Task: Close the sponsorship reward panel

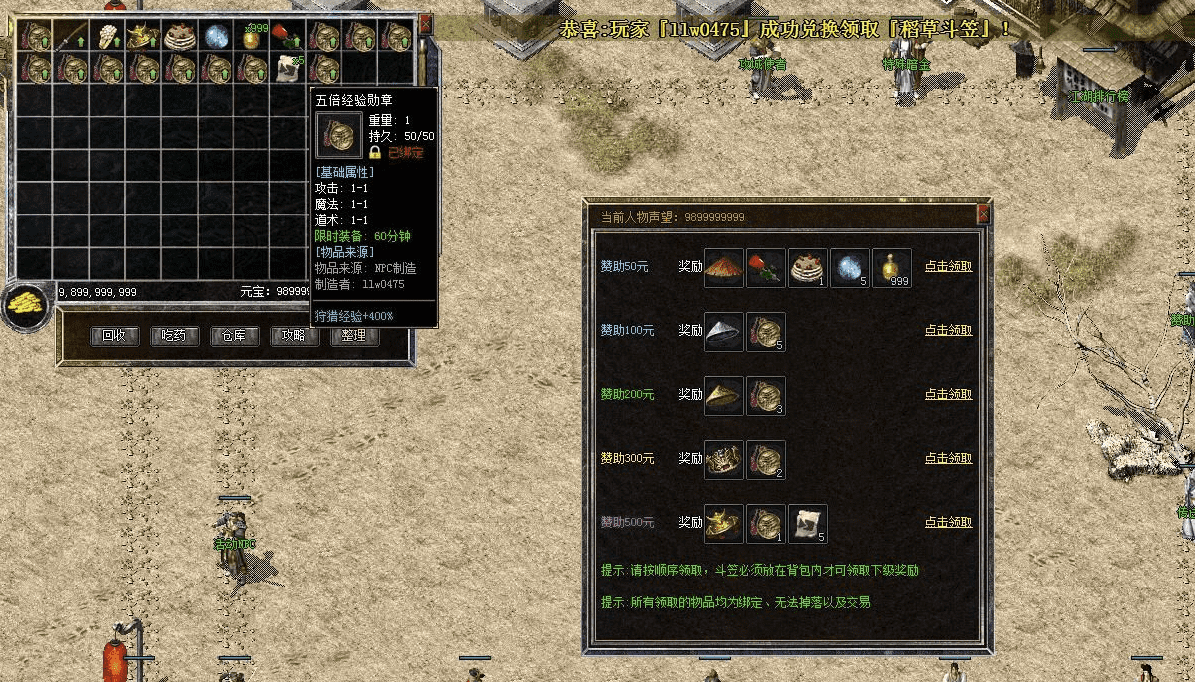Action: click(x=983, y=213)
